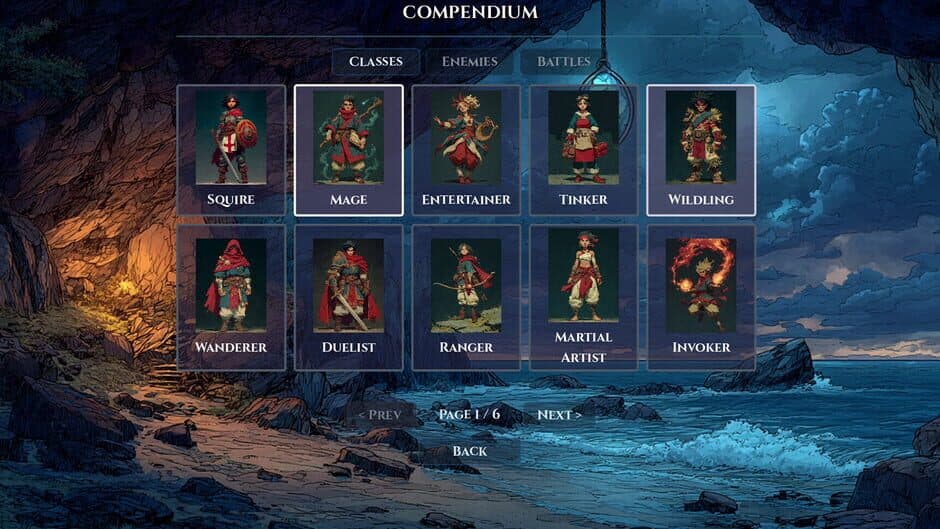This screenshot has height=529, width=940.
Task: Go to the next compendium page
Action: point(559,415)
